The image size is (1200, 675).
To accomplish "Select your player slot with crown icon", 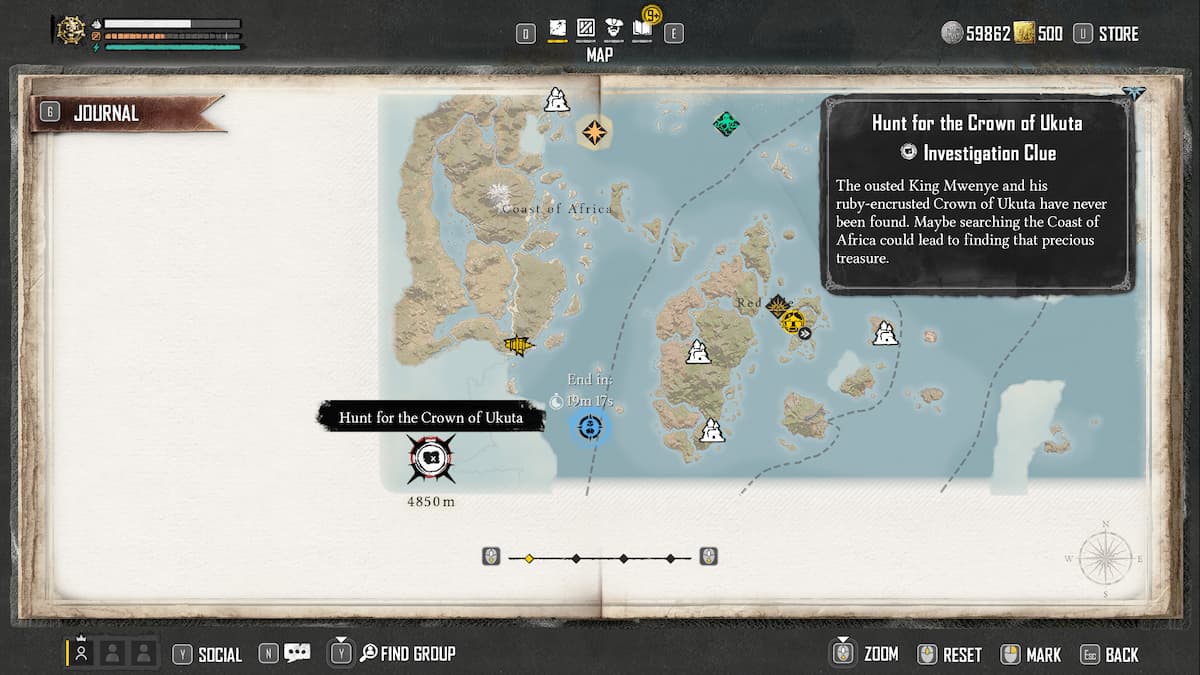I will click(x=81, y=653).
